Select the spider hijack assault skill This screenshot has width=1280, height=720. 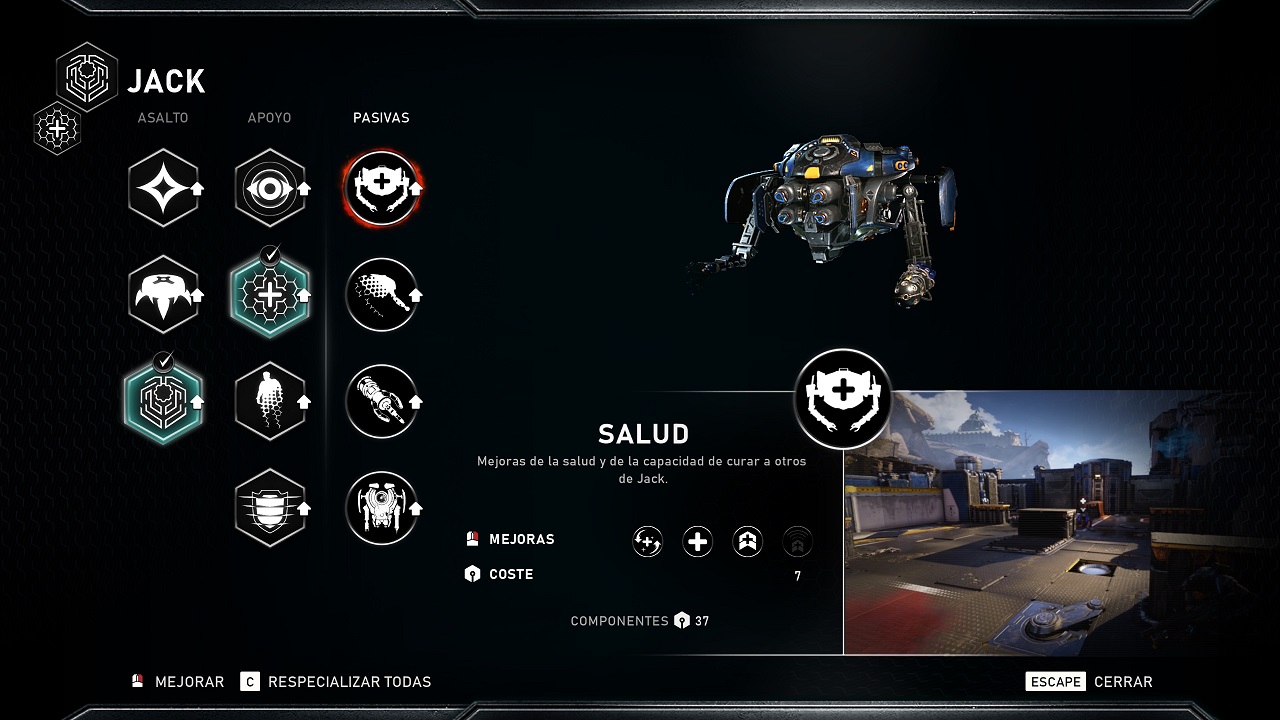[164, 294]
